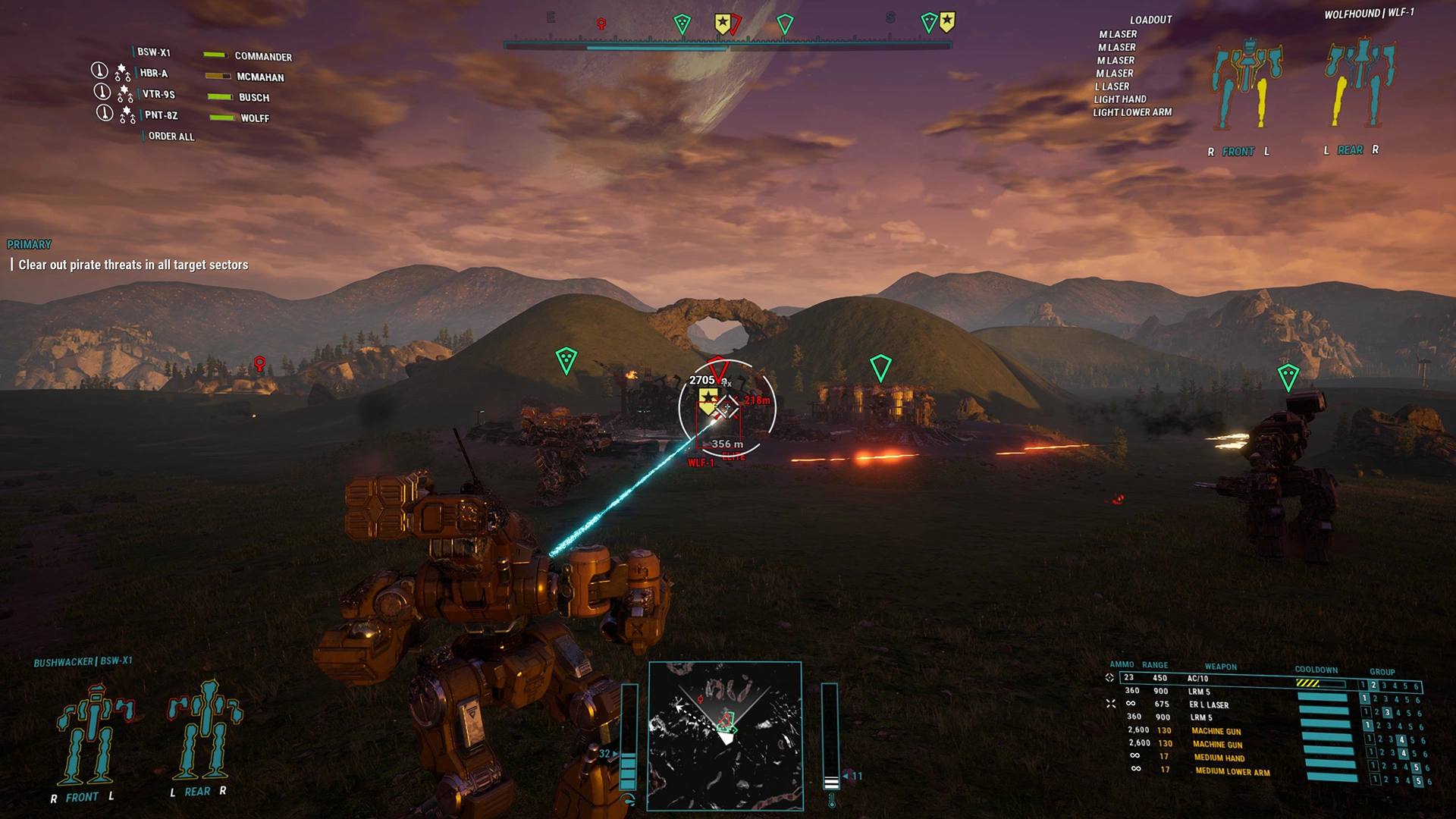Click the Wolfhound target front armor diagram
Image resolution: width=1456 pixels, height=819 pixels.
(1246, 86)
